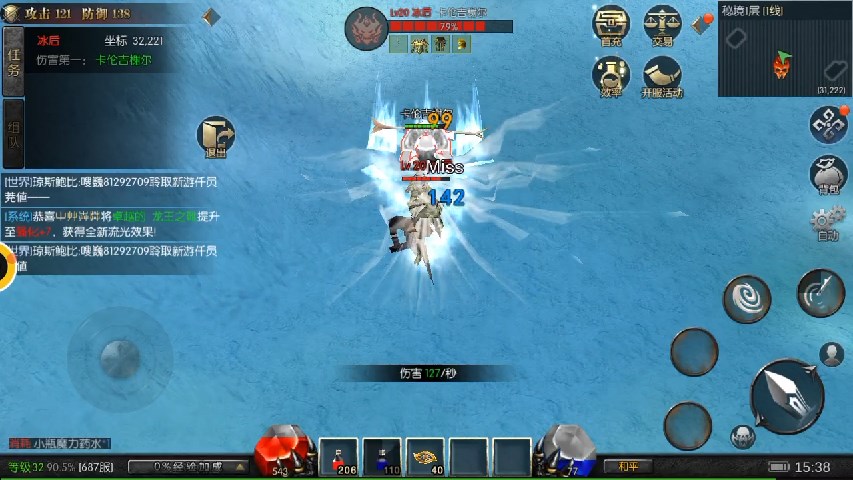Use the golden wing item slot (40)
This screenshot has width=853, height=480.
click(x=428, y=456)
